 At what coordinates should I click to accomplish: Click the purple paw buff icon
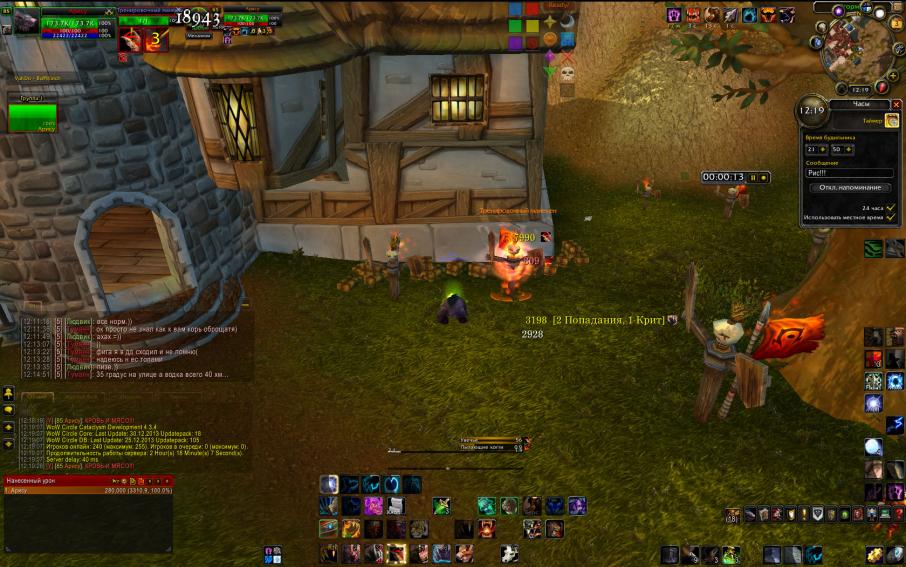pyautogui.click(x=674, y=15)
